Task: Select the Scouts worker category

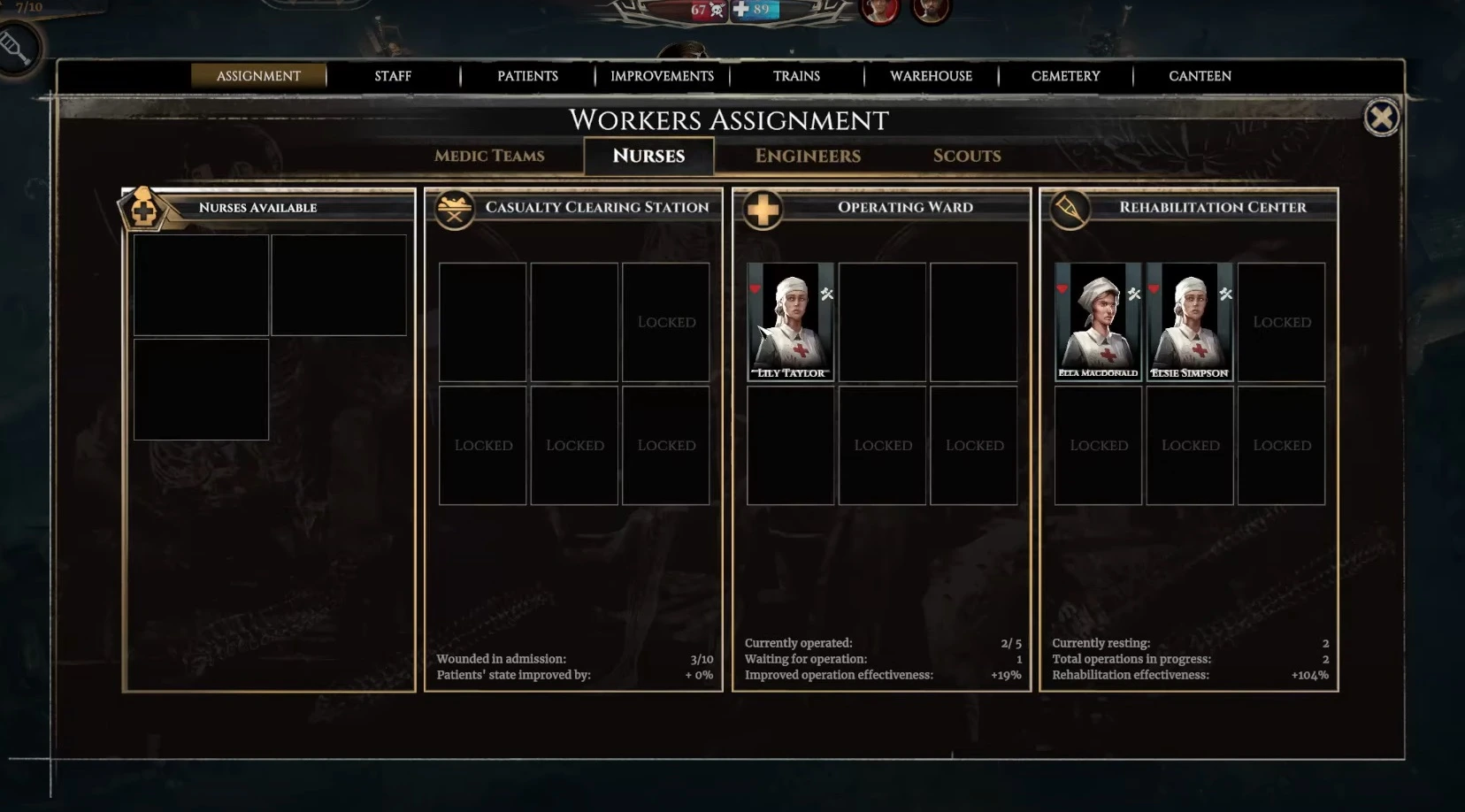Action: coord(966,156)
